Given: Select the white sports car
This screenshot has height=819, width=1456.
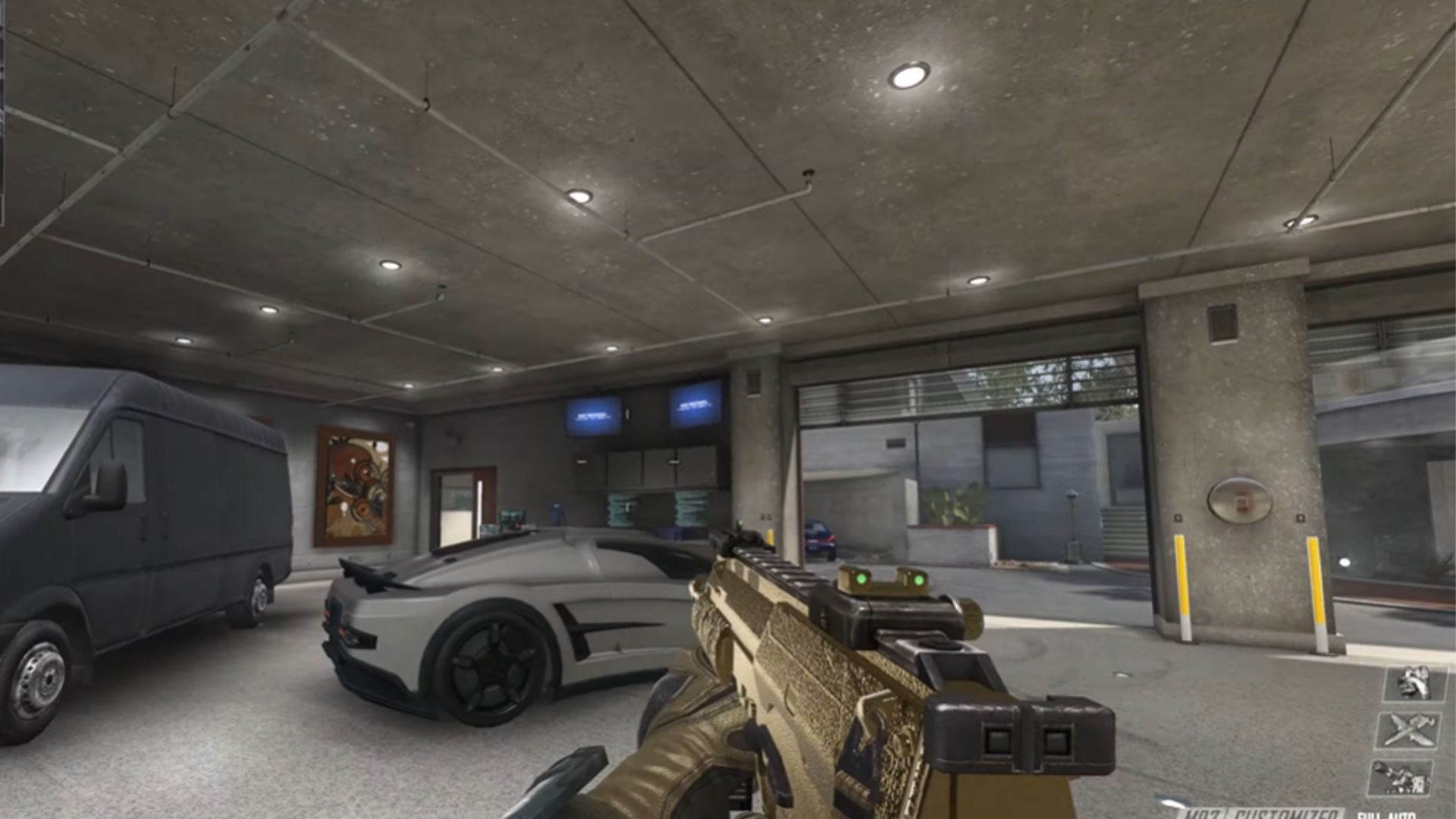Looking at the screenshot, I should (x=493, y=614).
